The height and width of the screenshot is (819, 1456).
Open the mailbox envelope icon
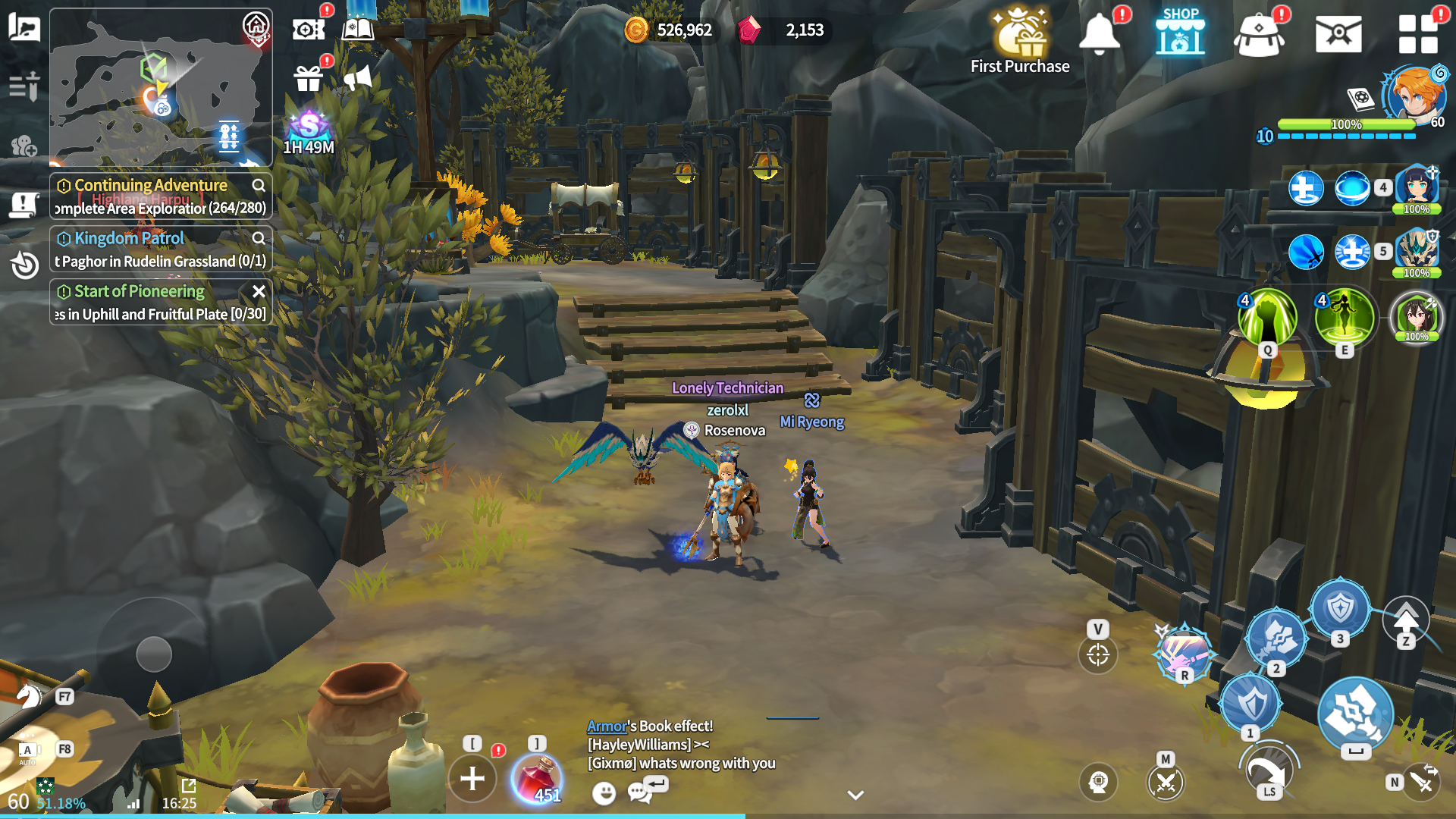[1338, 34]
